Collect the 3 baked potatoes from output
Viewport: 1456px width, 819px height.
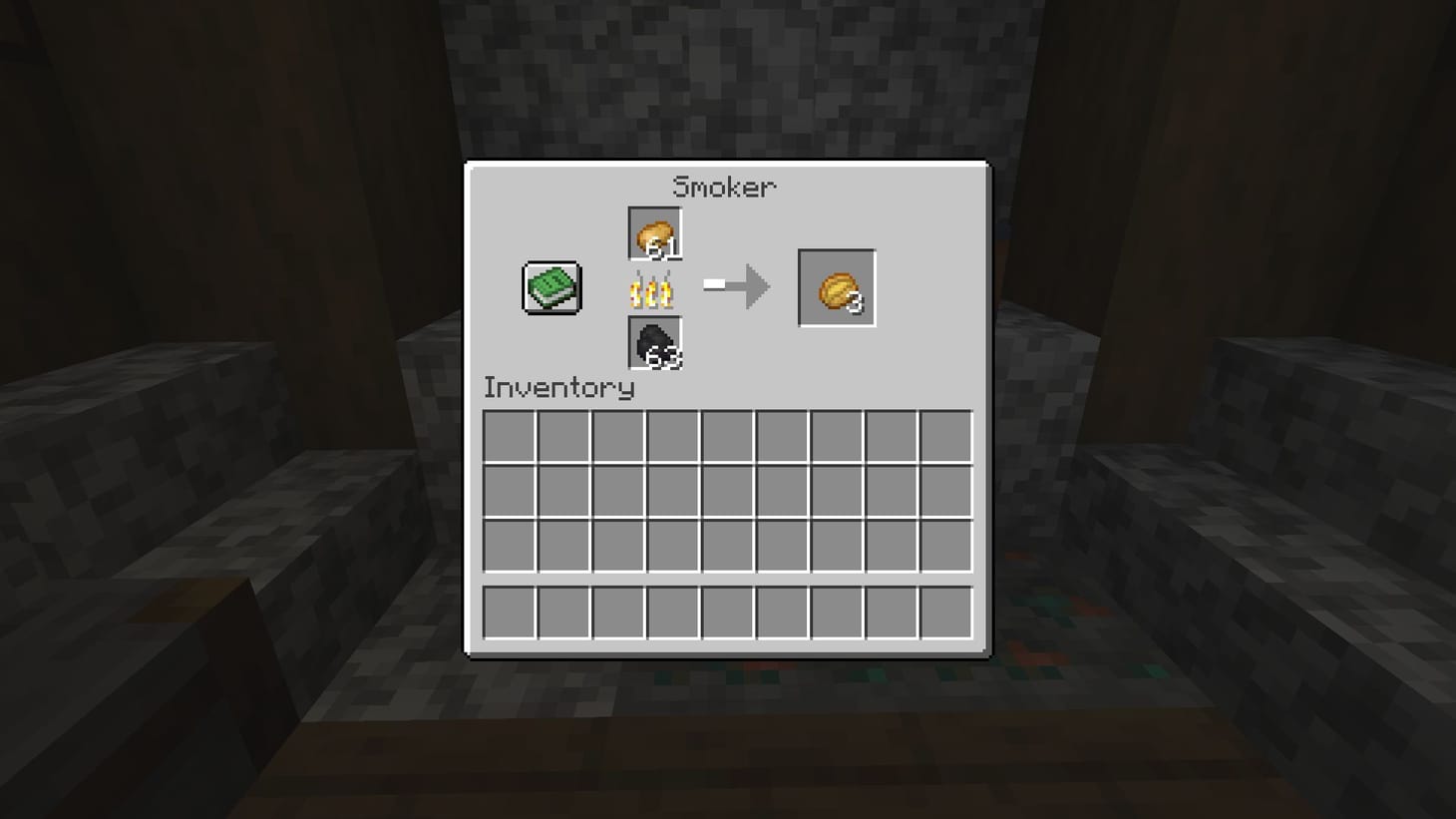click(836, 288)
